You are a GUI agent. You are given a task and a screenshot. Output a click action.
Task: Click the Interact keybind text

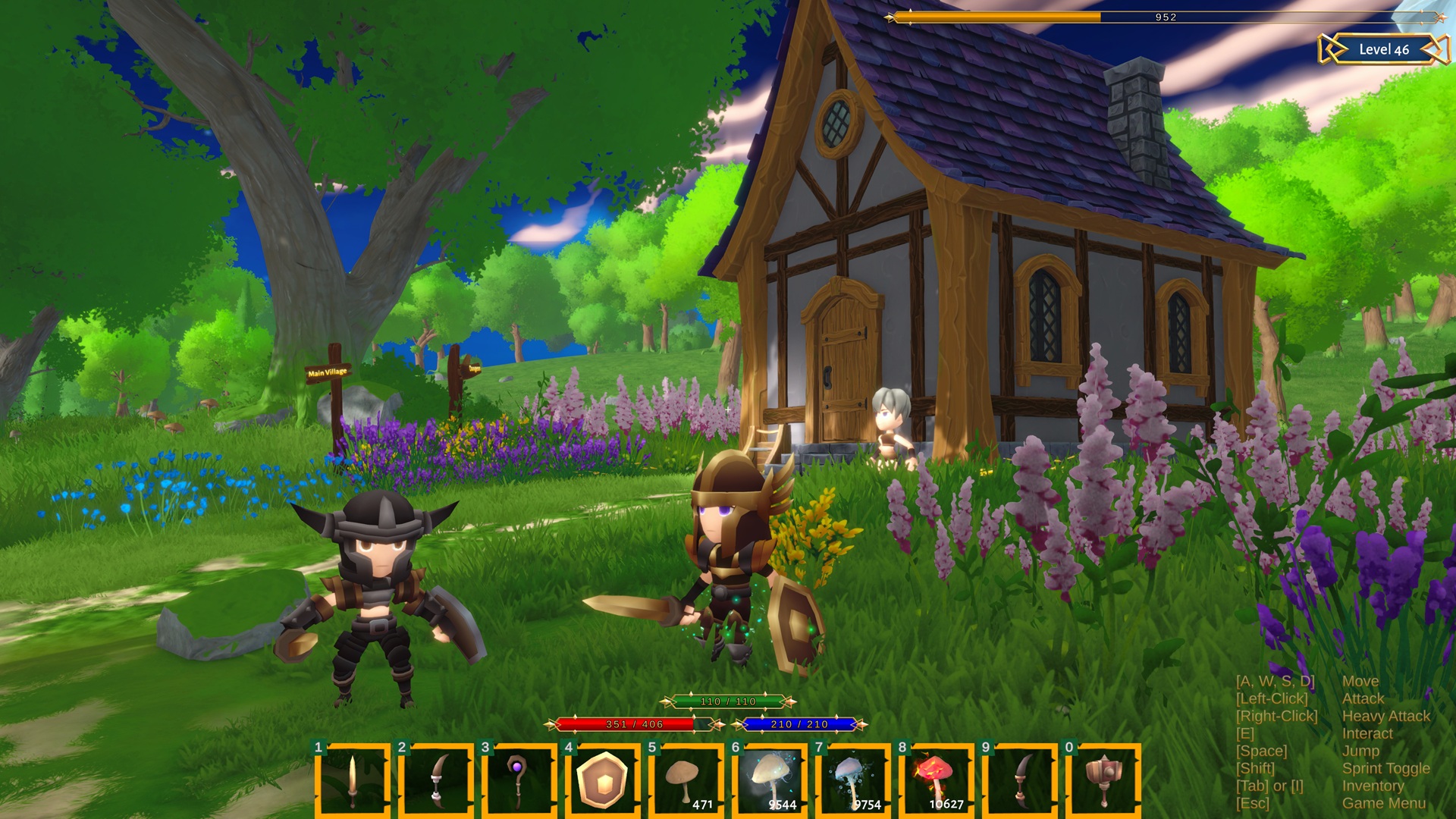1367,733
